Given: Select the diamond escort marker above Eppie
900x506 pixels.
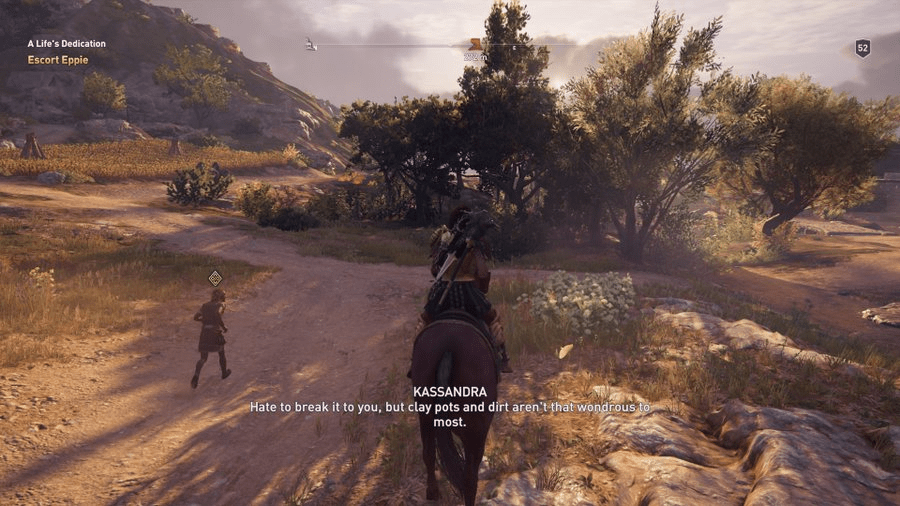Looking at the screenshot, I should [x=215, y=277].
